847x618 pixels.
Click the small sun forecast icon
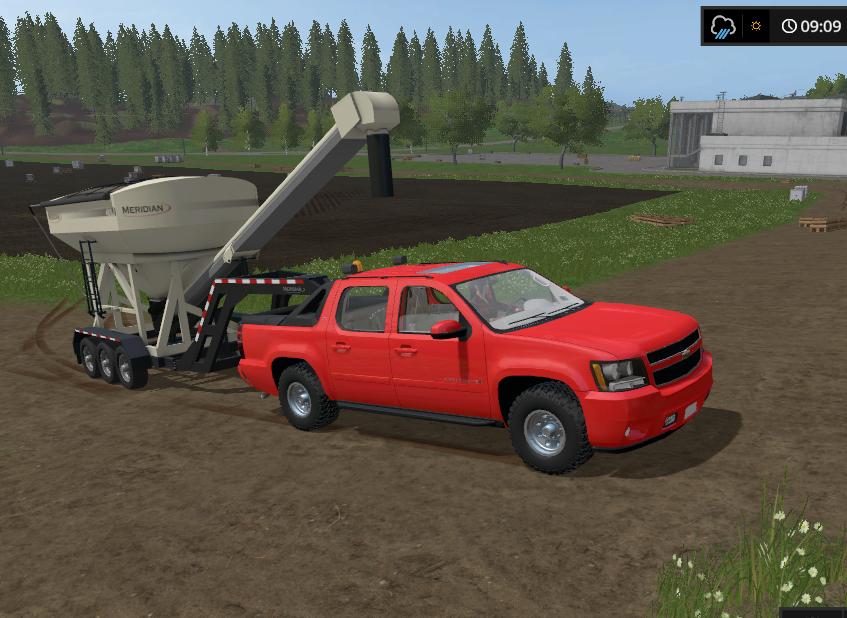pos(756,26)
